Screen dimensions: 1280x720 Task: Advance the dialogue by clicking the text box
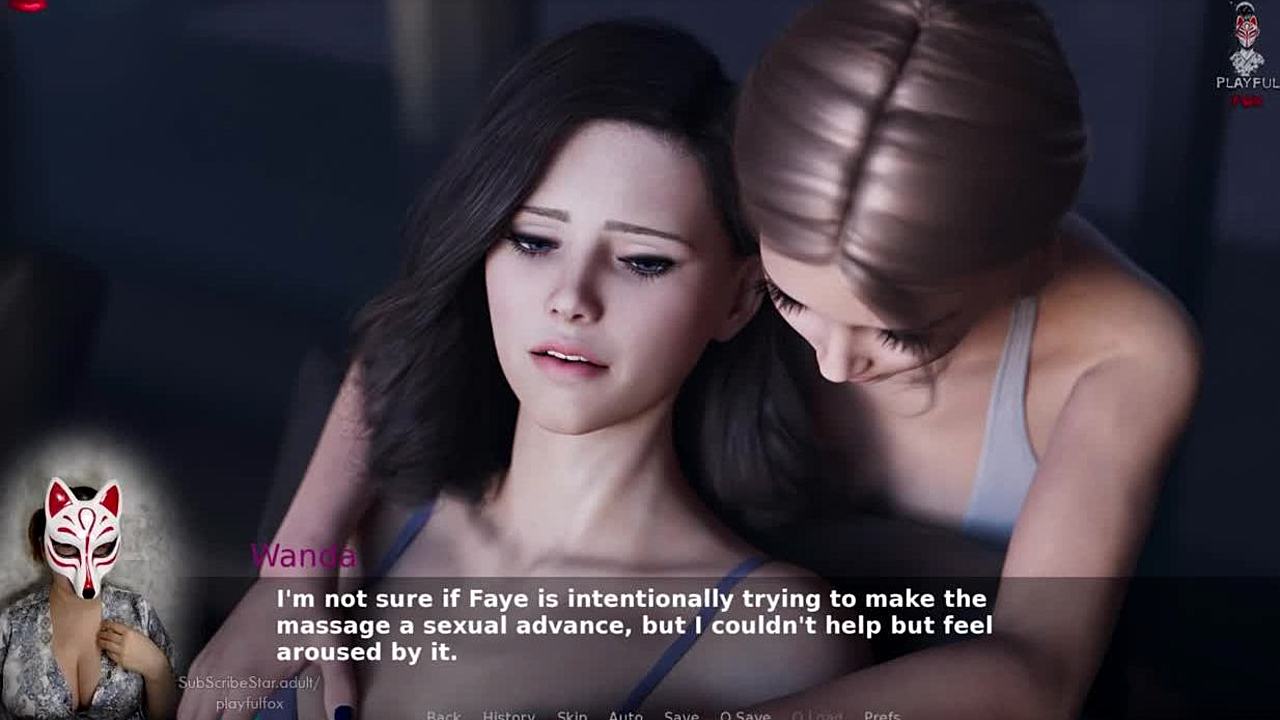point(640,626)
